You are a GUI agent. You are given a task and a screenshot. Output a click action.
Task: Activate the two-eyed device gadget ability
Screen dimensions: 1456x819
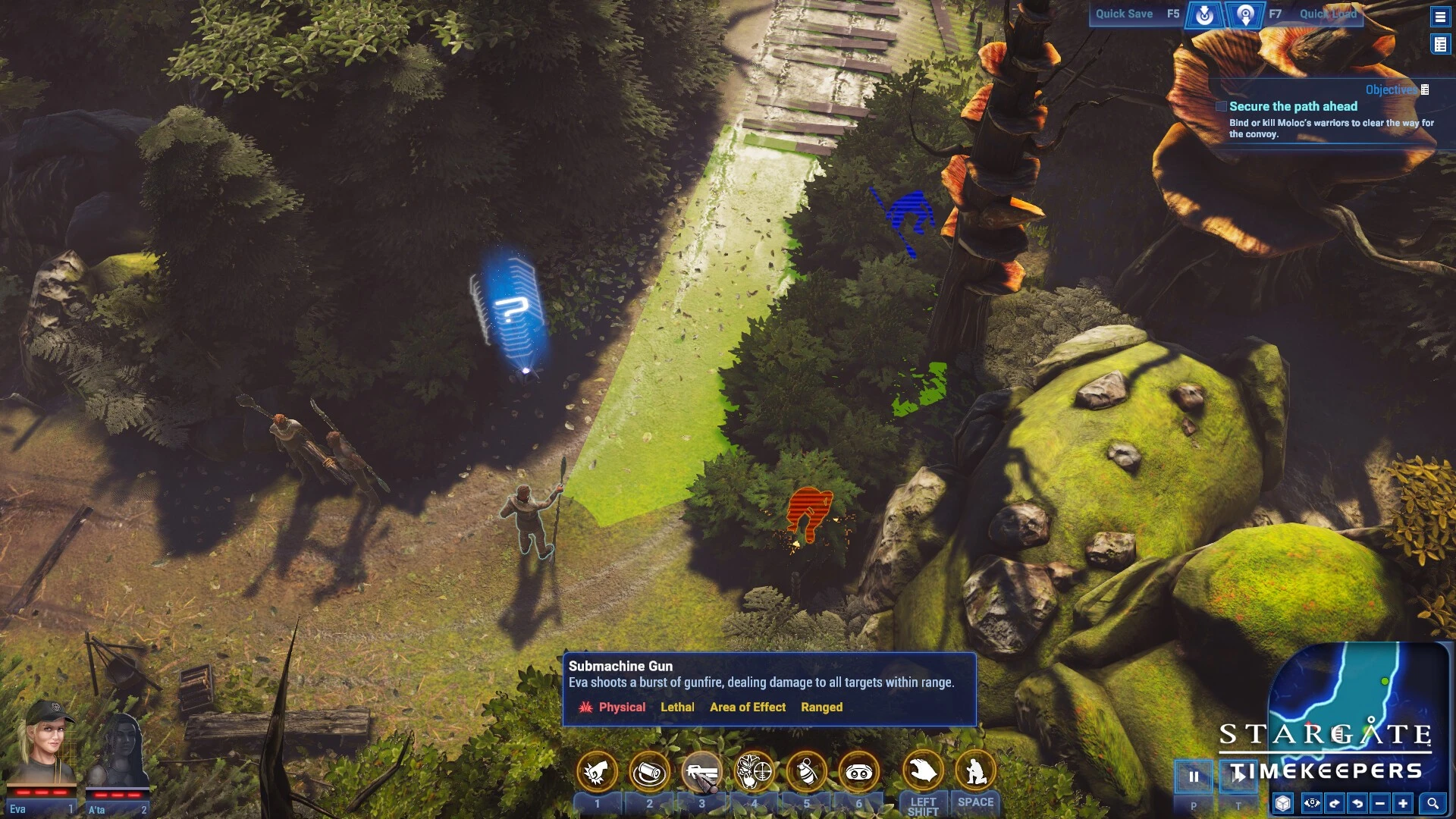point(859,772)
